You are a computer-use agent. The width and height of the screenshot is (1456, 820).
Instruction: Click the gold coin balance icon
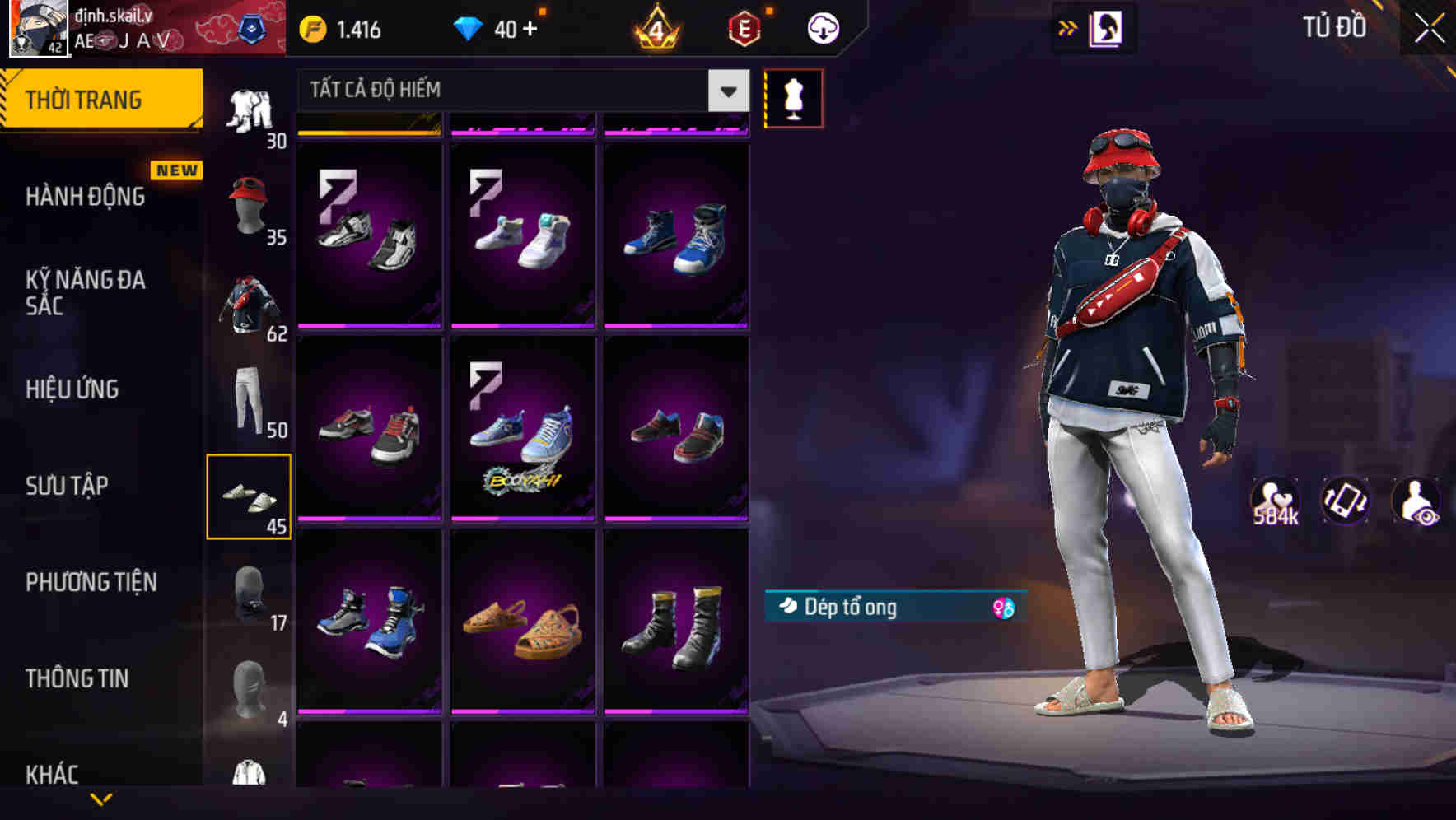[311, 27]
